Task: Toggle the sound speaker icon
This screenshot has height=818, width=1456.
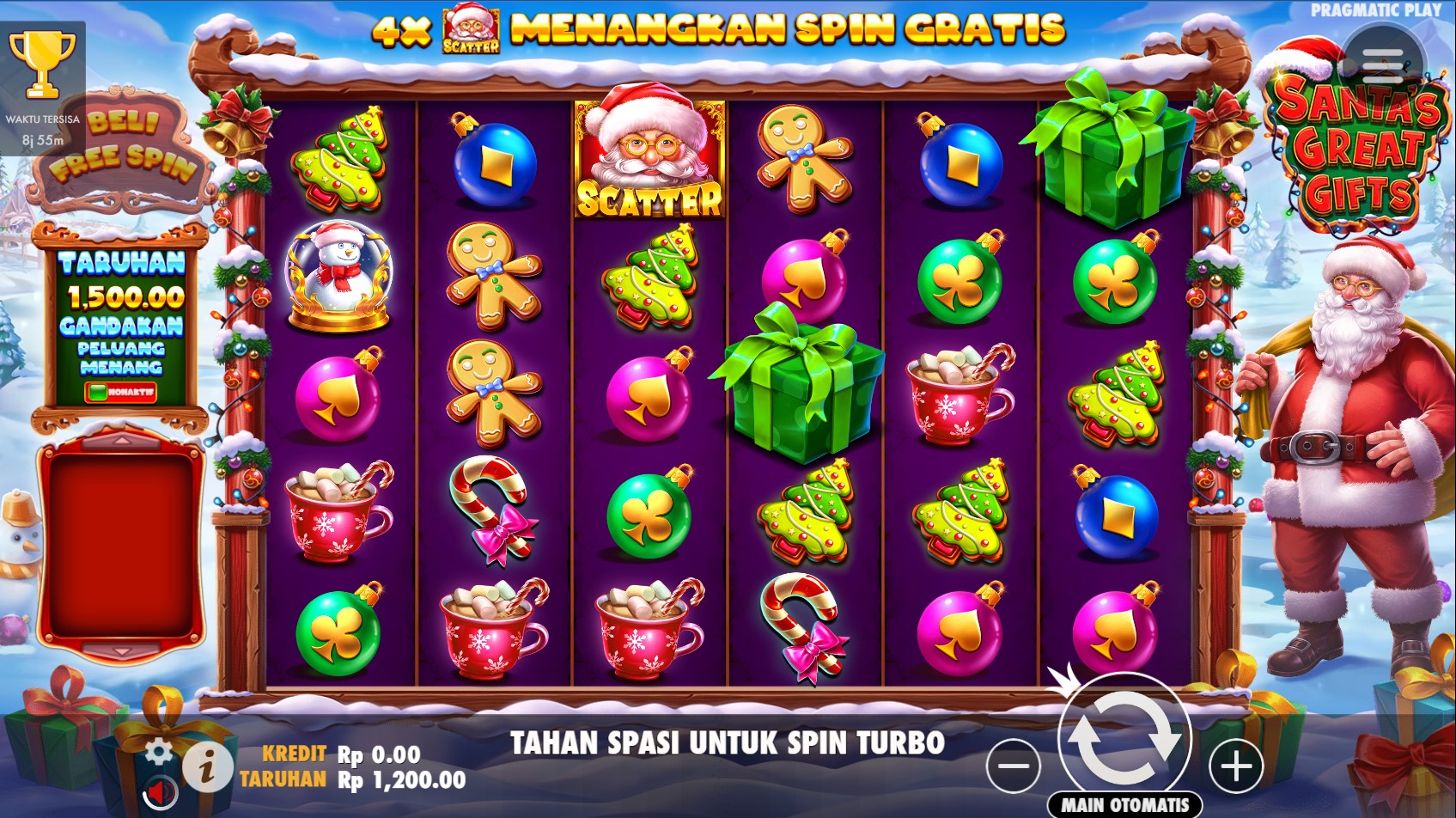Action: (159, 791)
